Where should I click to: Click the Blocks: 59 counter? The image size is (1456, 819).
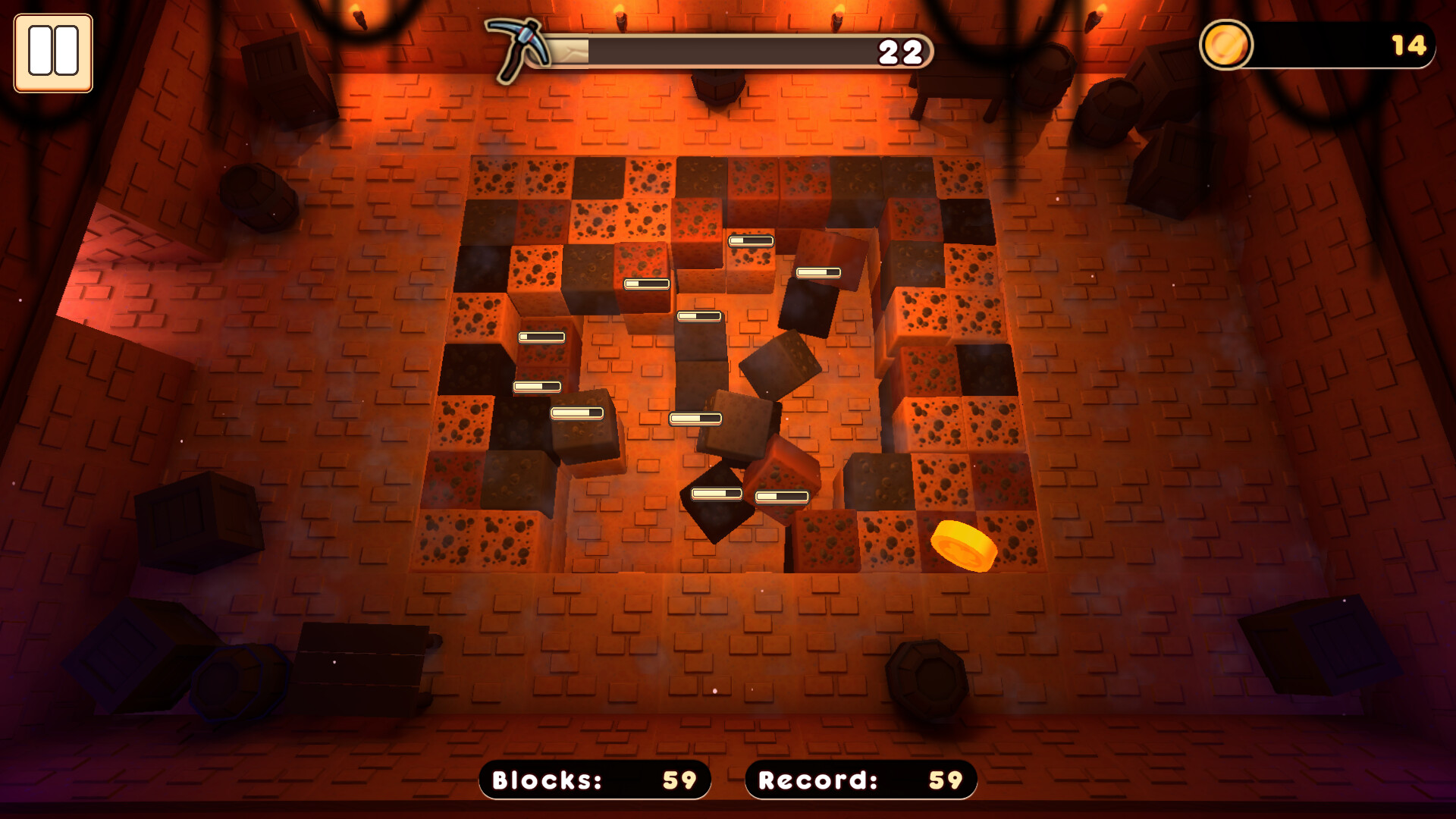tap(594, 780)
